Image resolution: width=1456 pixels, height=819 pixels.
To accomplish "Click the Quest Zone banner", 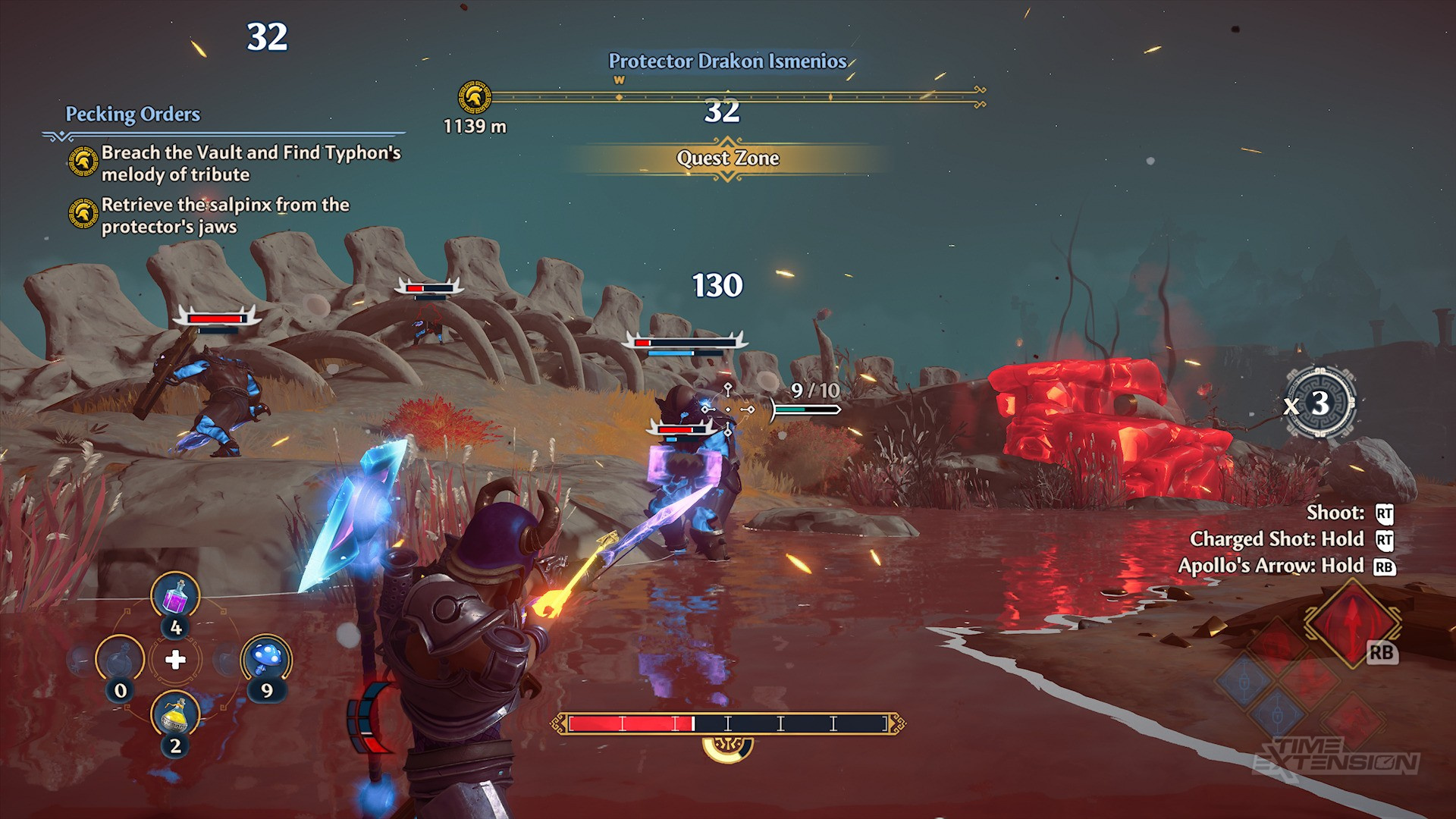I will click(727, 158).
